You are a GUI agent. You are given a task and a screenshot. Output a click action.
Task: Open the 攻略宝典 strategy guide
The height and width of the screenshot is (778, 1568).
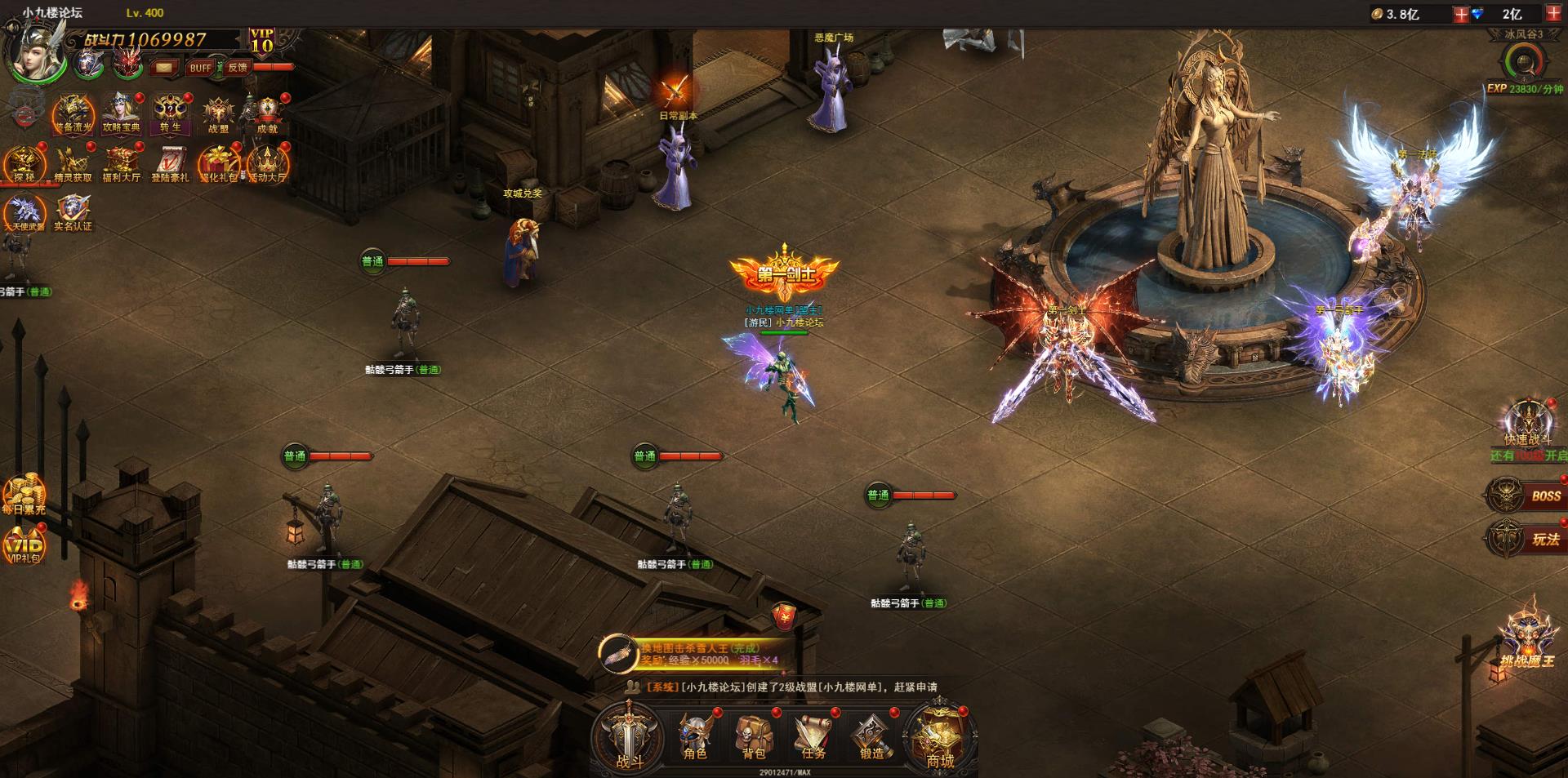pyautogui.click(x=121, y=114)
